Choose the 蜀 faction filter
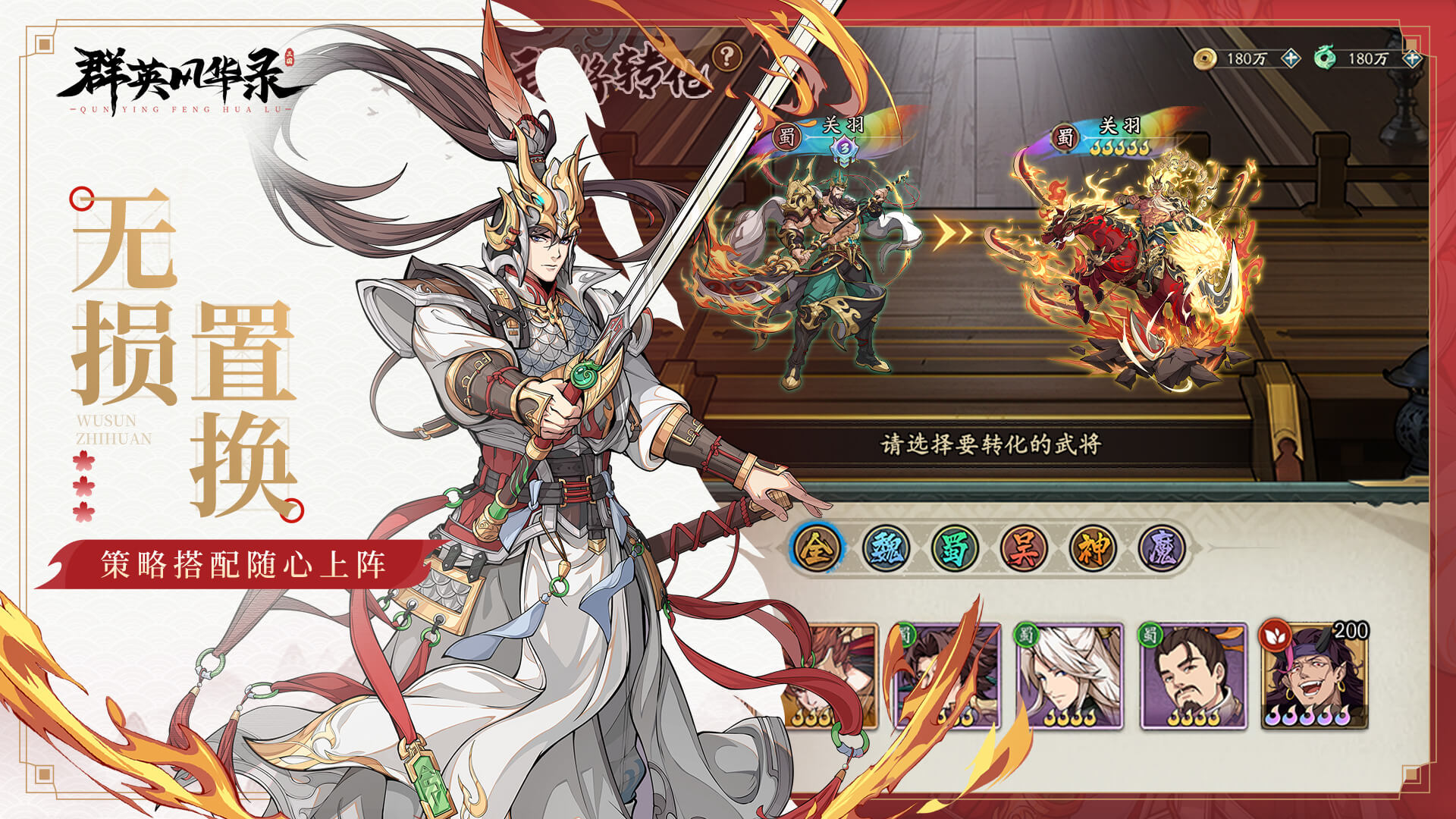Viewport: 1456px width, 819px height. [955, 548]
